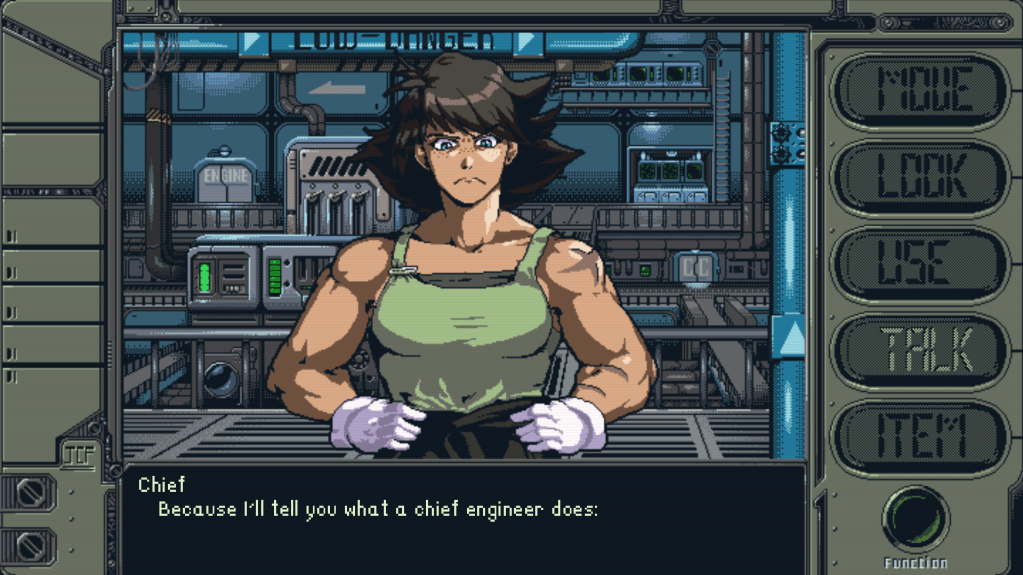Choose the LOOK command

[921, 177]
